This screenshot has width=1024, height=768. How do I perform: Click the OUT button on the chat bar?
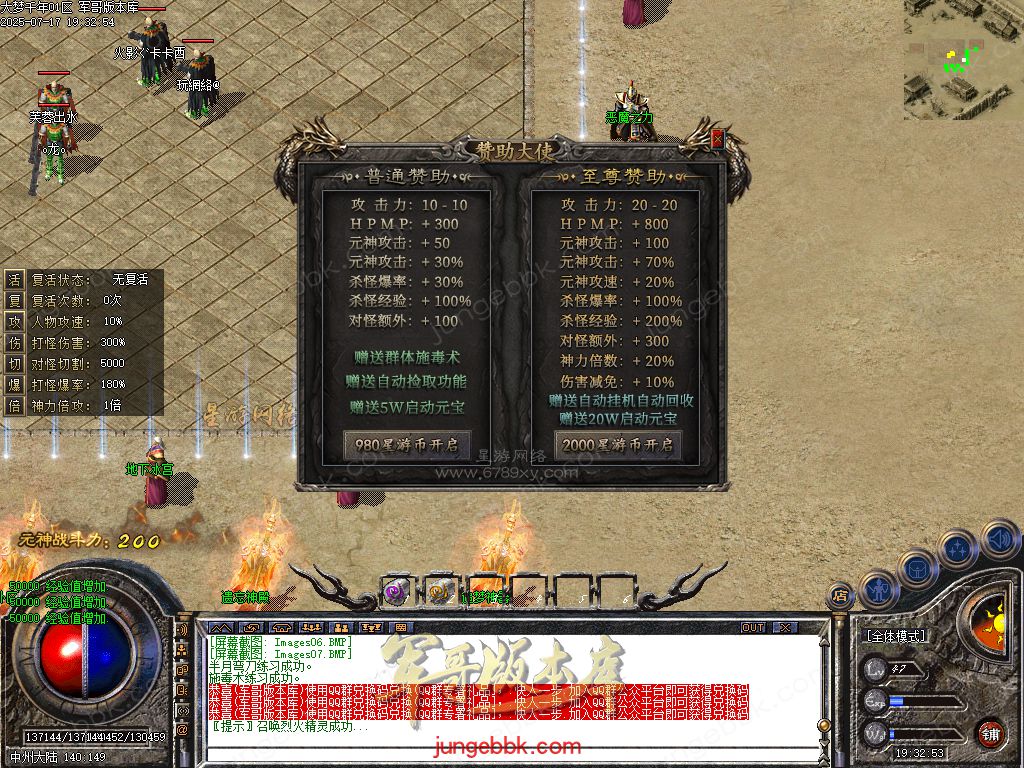click(753, 627)
